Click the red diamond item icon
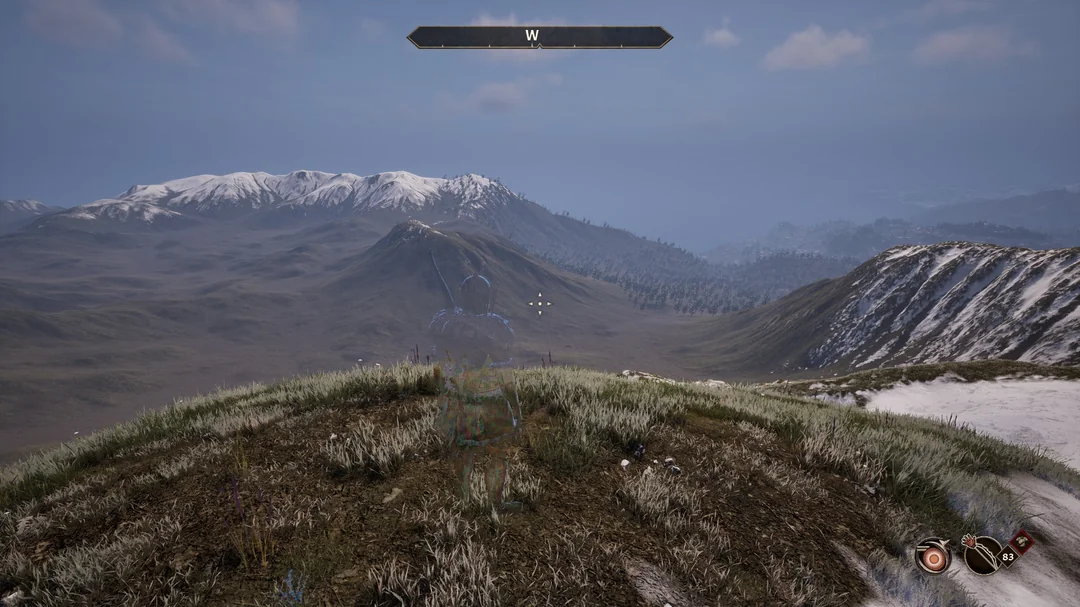 click(1020, 544)
